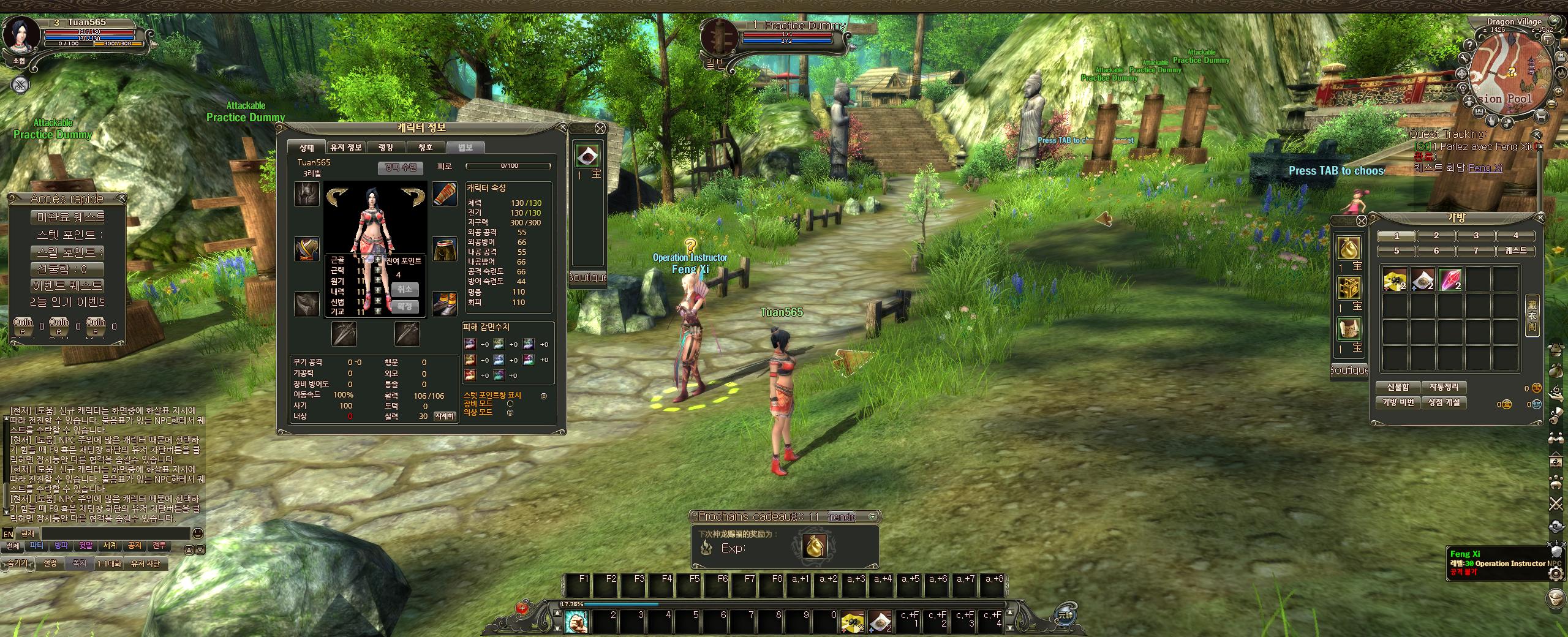This screenshot has width=1568, height=637.
Task: Click the 자세히 details button
Action: [x=445, y=417]
